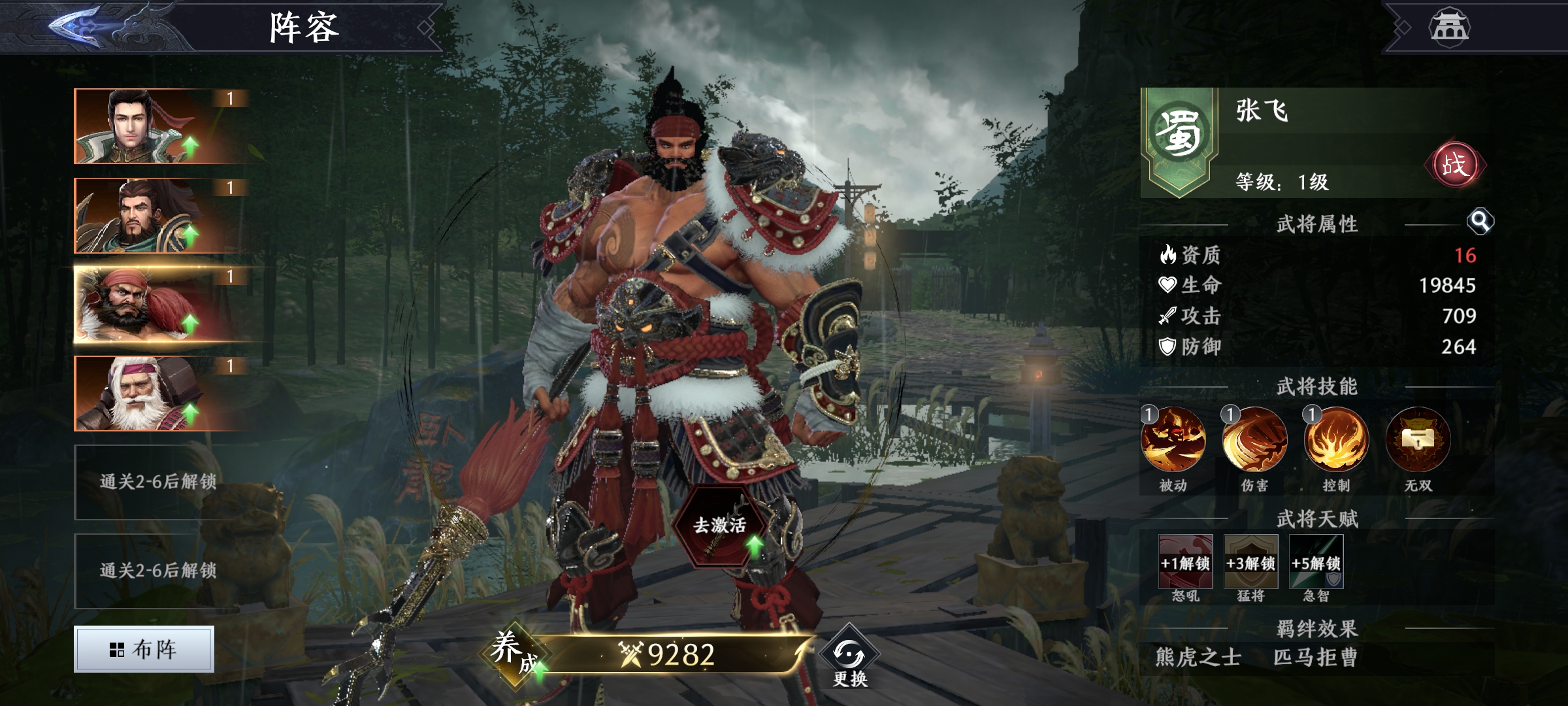
Task: View the 控制 control skill icon
Action: [x=1336, y=439]
